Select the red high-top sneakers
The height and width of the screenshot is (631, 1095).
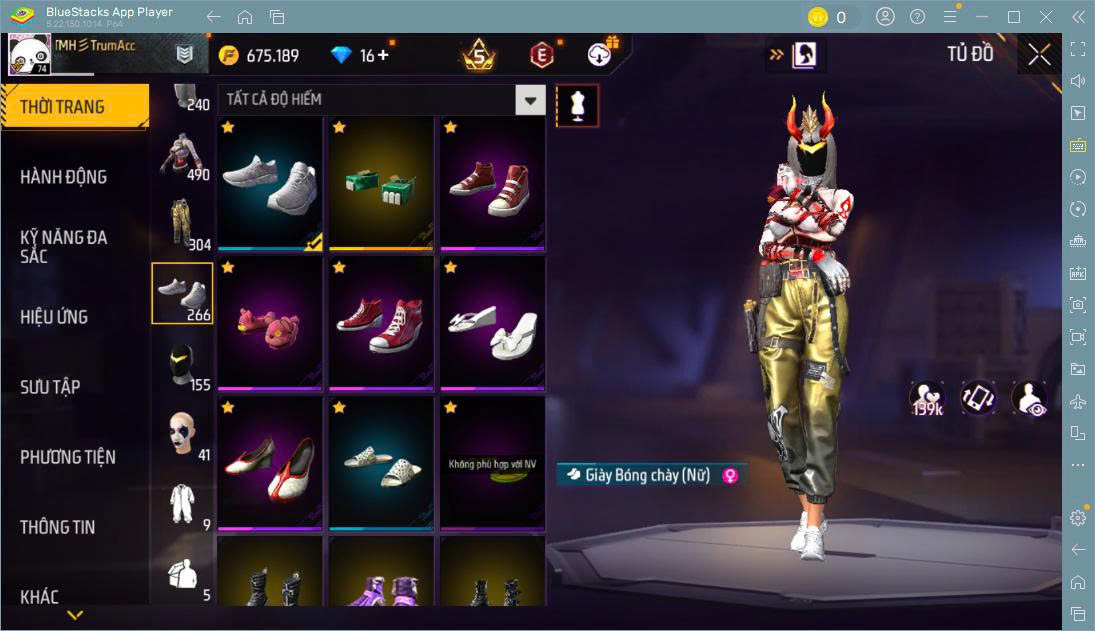tap(381, 322)
